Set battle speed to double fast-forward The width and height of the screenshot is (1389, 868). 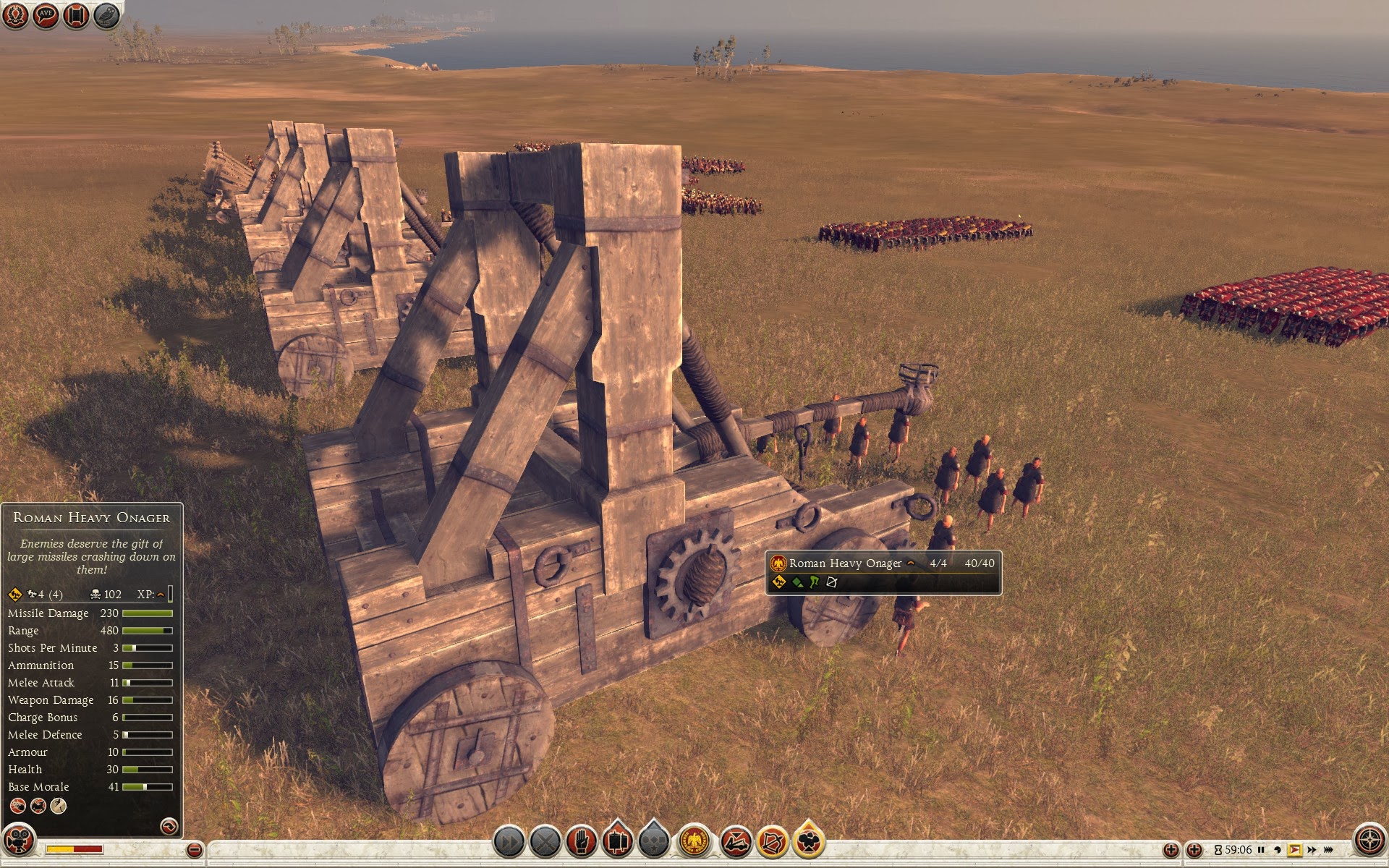pyautogui.click(x=1312, y=850)
